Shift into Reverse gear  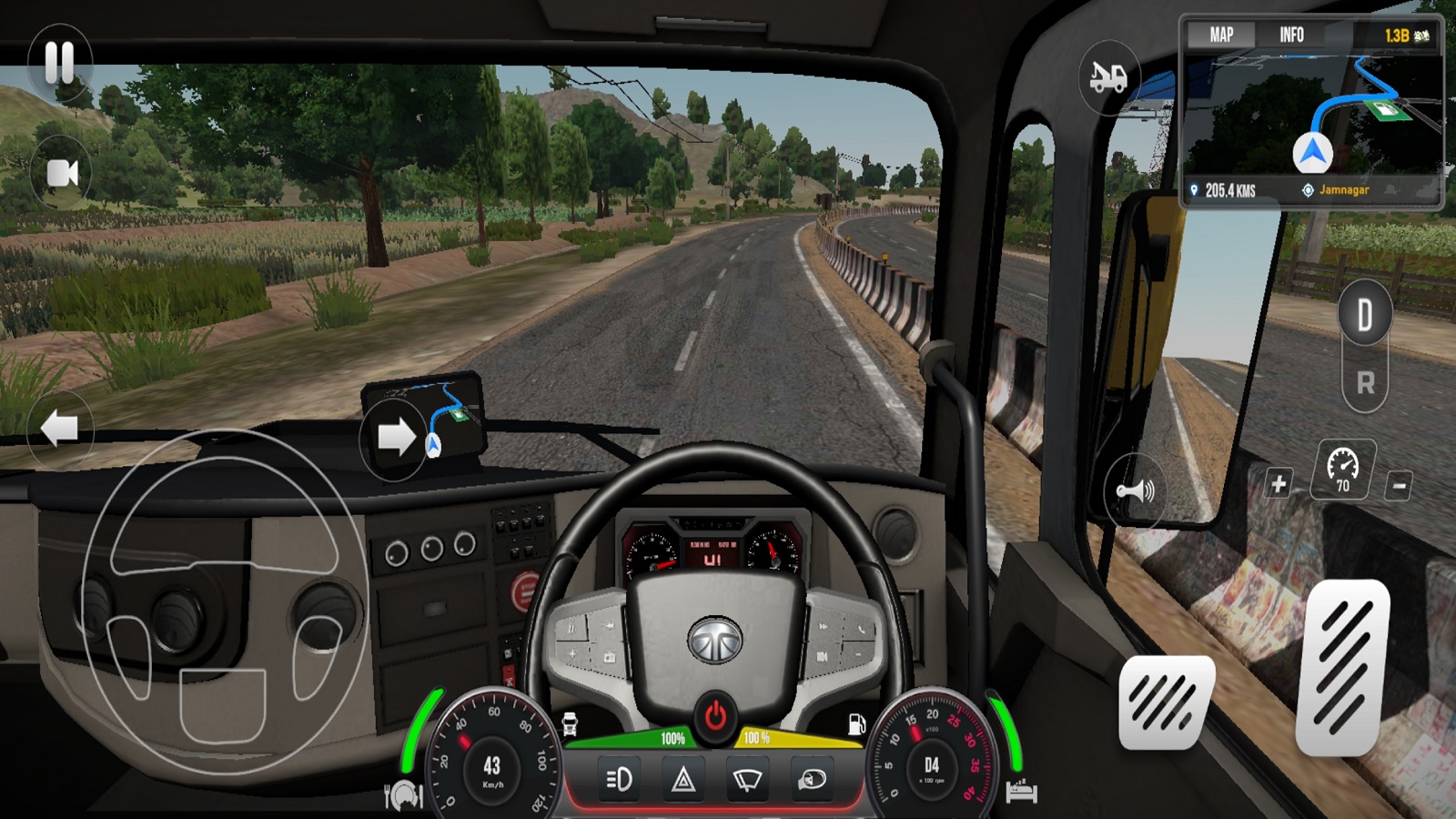tap(1365, 383)
